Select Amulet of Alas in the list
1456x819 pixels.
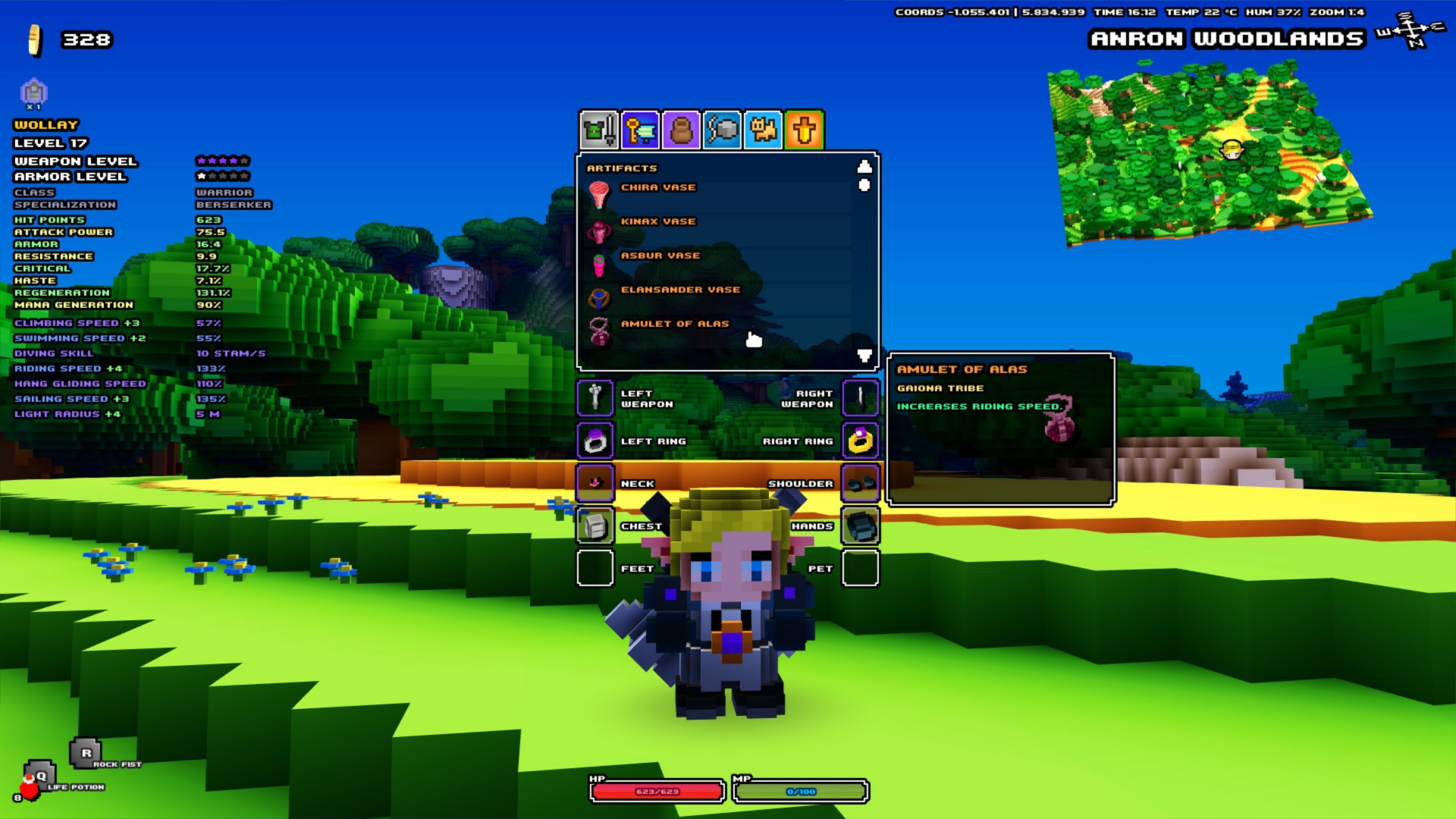(x=674, y=325)
